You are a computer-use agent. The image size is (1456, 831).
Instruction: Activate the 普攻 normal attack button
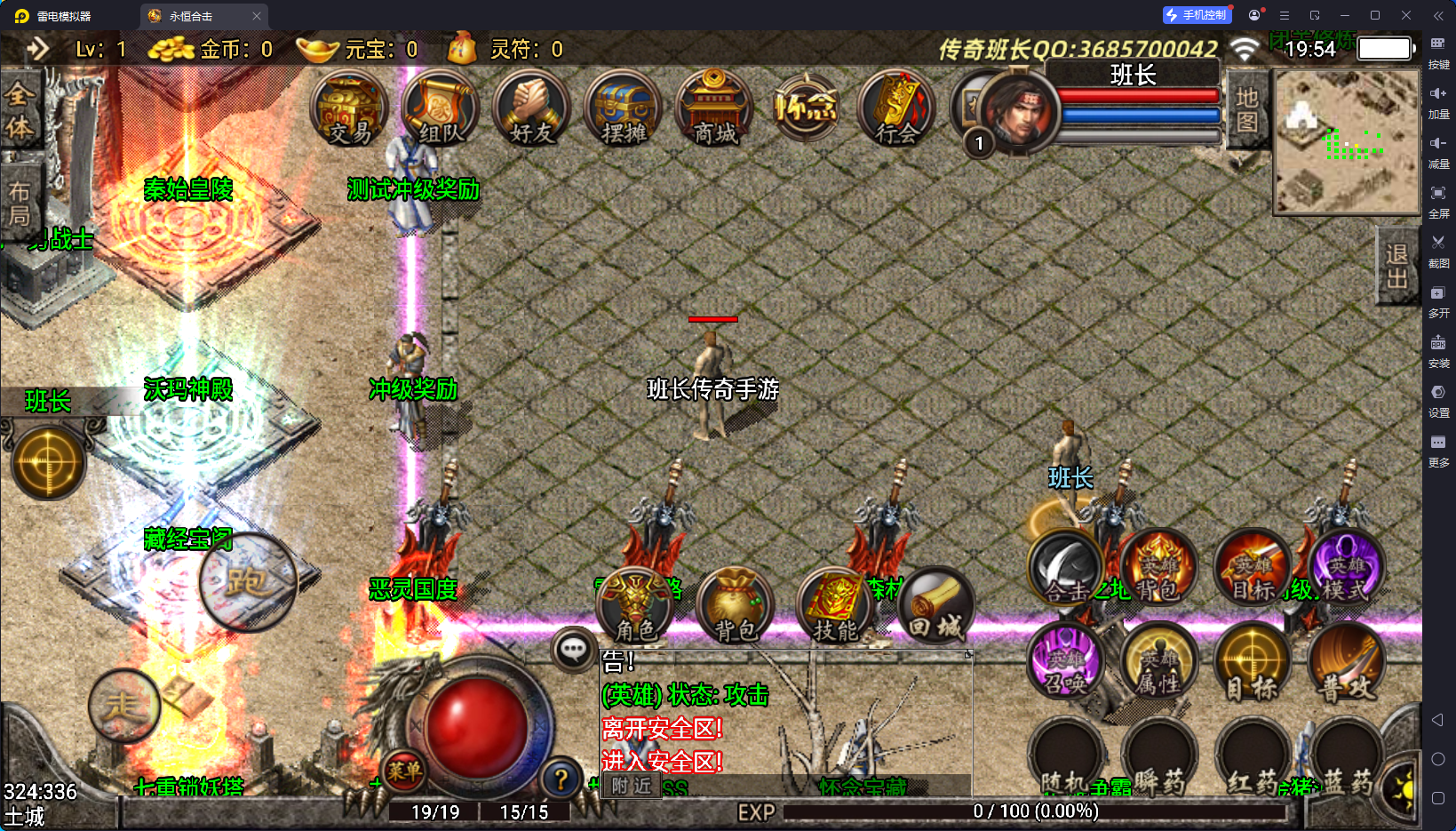coord(1345,663)
